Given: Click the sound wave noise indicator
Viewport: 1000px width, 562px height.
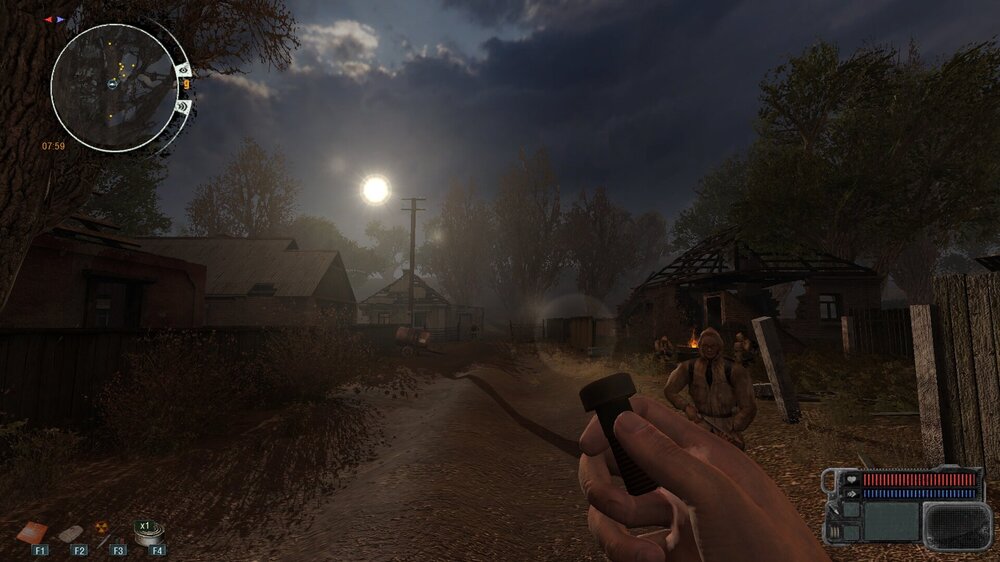Looking at the screenshot, I should pos(183,106).
